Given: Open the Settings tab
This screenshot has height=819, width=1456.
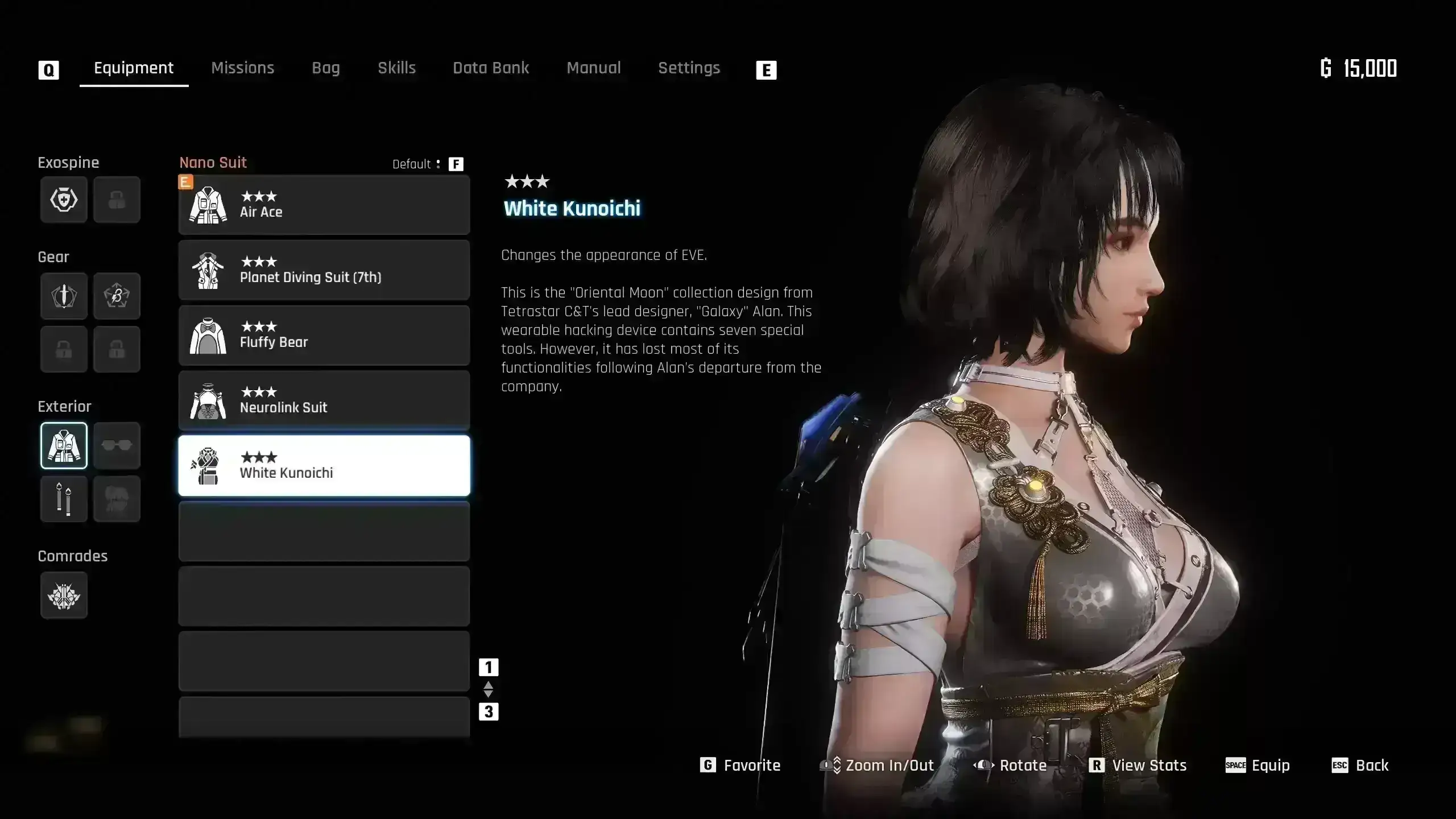Looking at the screenshot, I should (689, 68).
